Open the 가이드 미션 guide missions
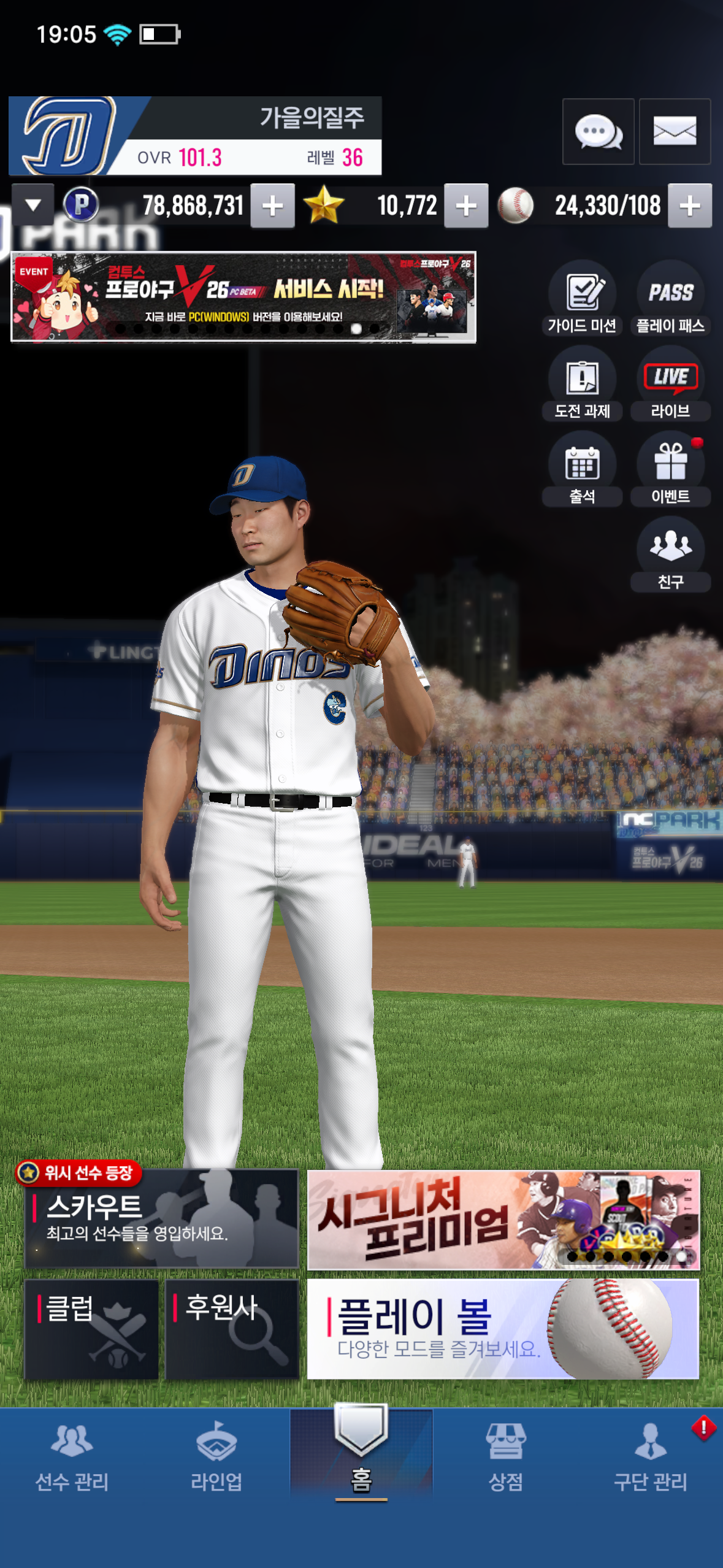723x1568 pixels. [582, 299]
